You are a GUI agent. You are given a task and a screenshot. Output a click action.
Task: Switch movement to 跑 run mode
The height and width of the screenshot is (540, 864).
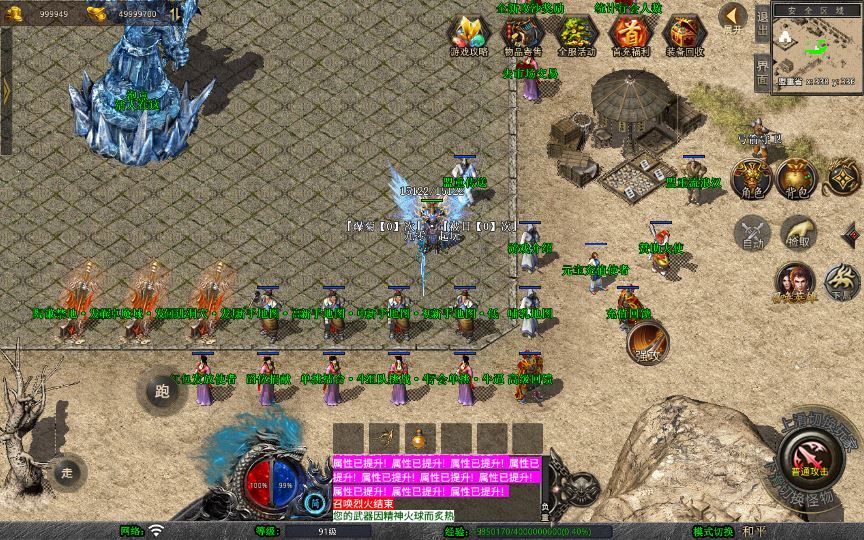(161, 391)
